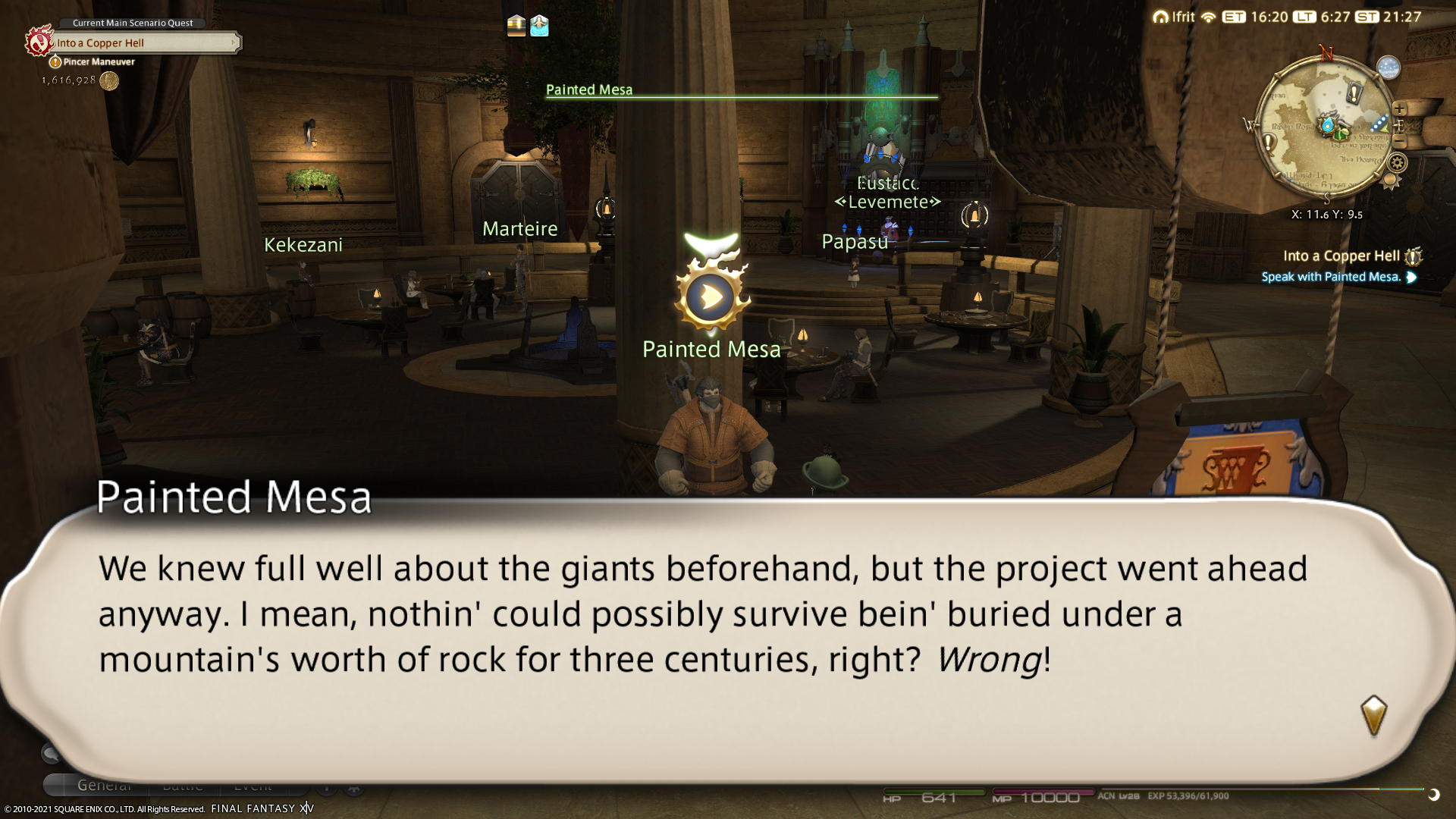Select Into a Copper Hell in duty list
The image size is (1456, 819).
(x=1341, y=256)
